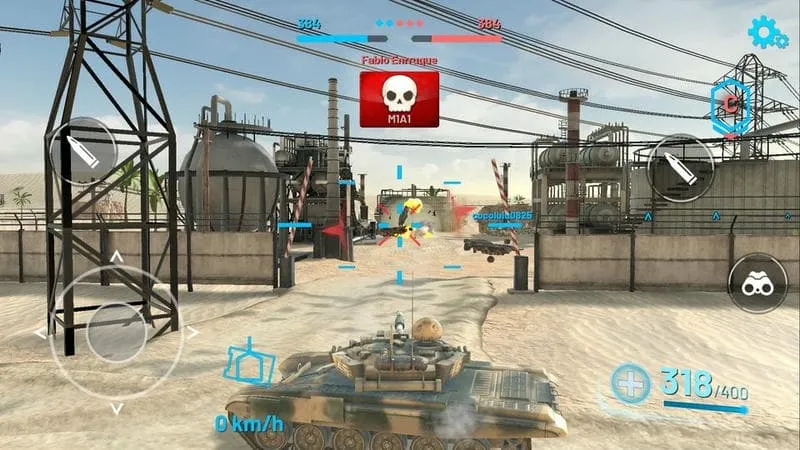This screenshot has height=450, width=800.
Task: Tap the joystick's left arrow
Action: tap(40, 332)
